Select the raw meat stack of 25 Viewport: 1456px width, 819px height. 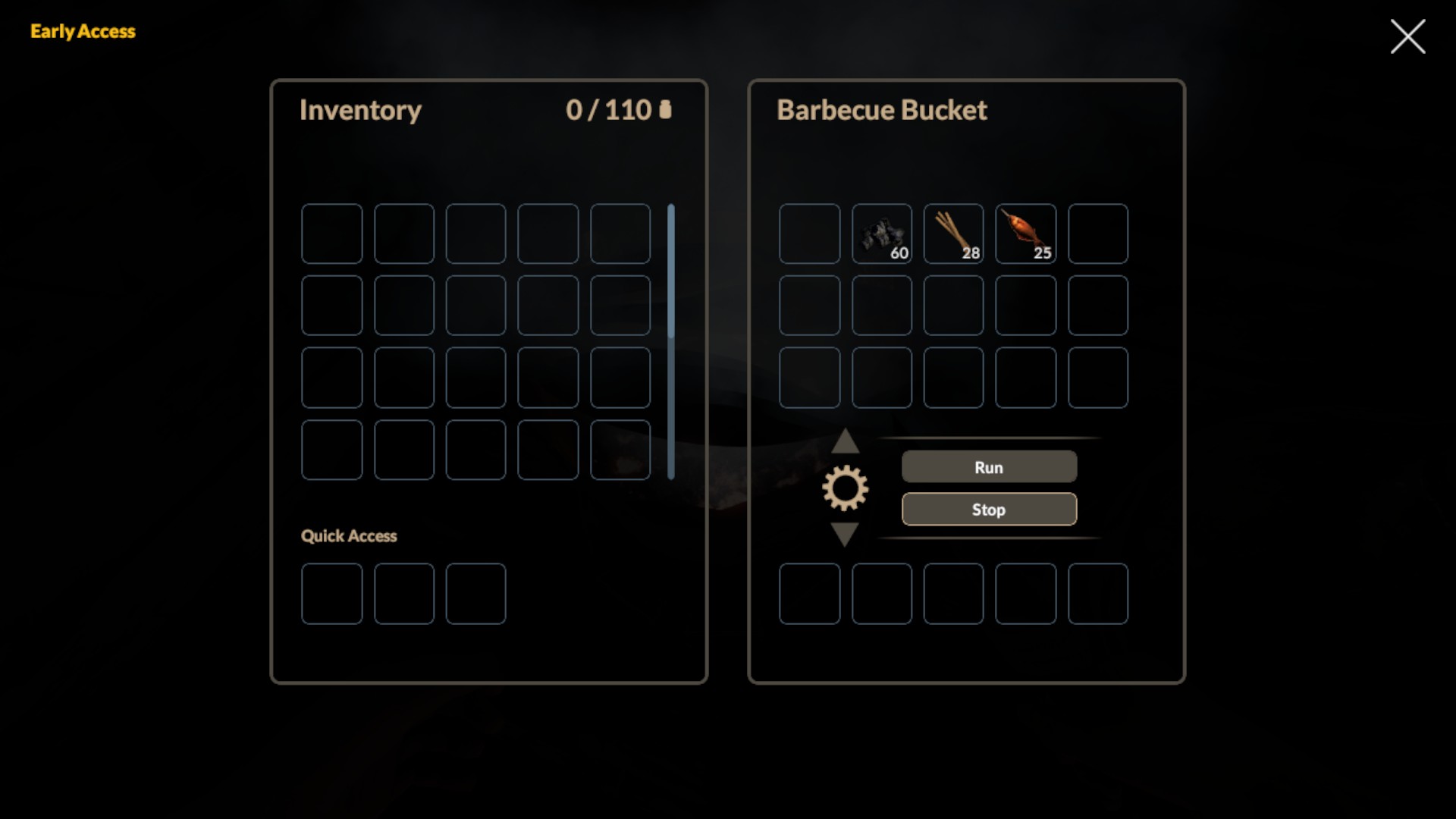[1025, 234]
